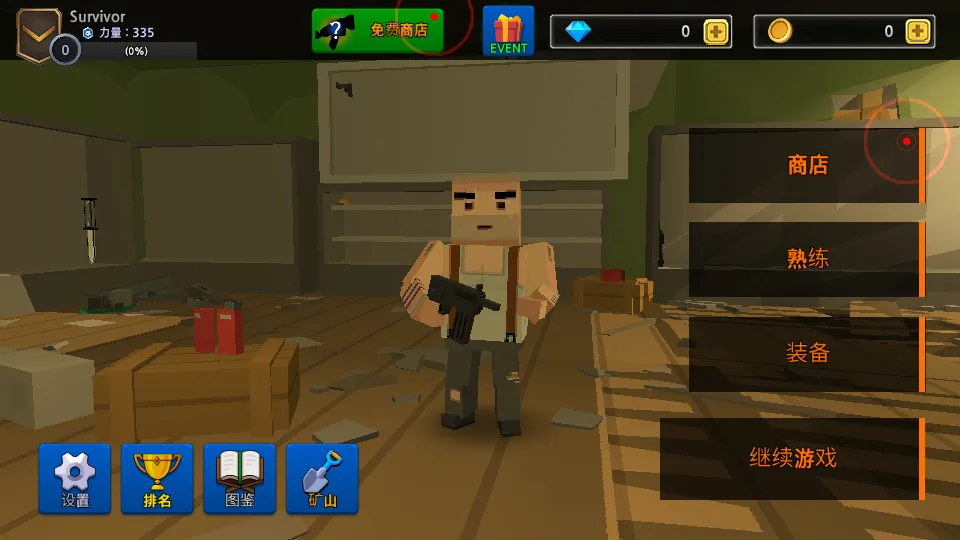Click the EVENT gift box button
Viewport: 960px width, 540px height.
(x=508, y=31)
